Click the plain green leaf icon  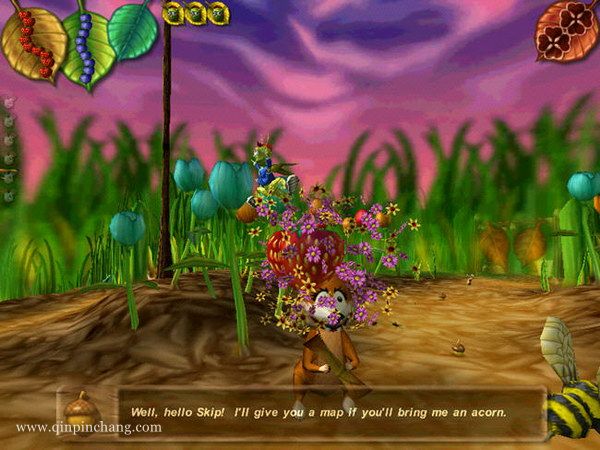134,30
